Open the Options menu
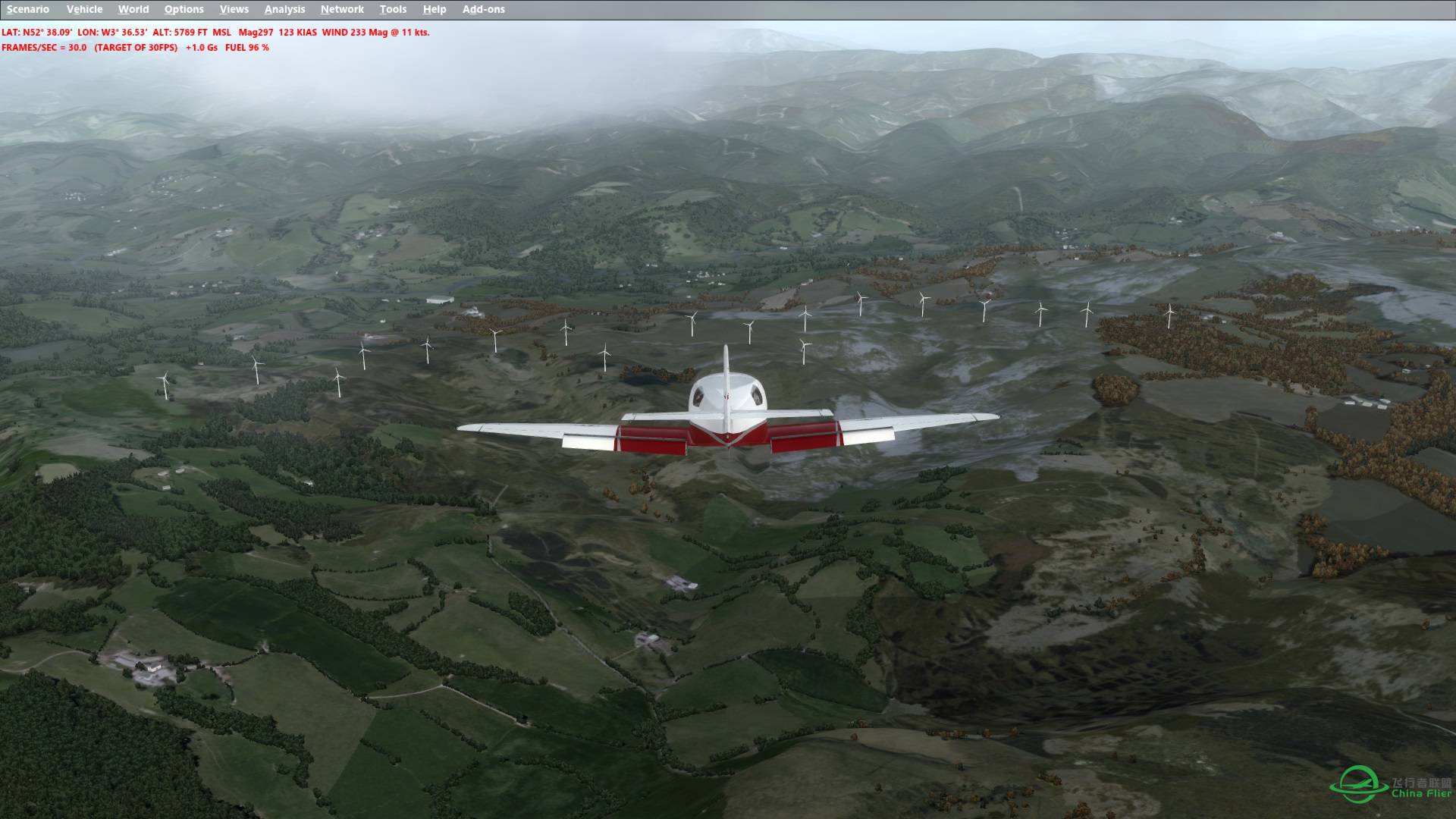This screenshot has width=1456, height=819. pos(184,9)
